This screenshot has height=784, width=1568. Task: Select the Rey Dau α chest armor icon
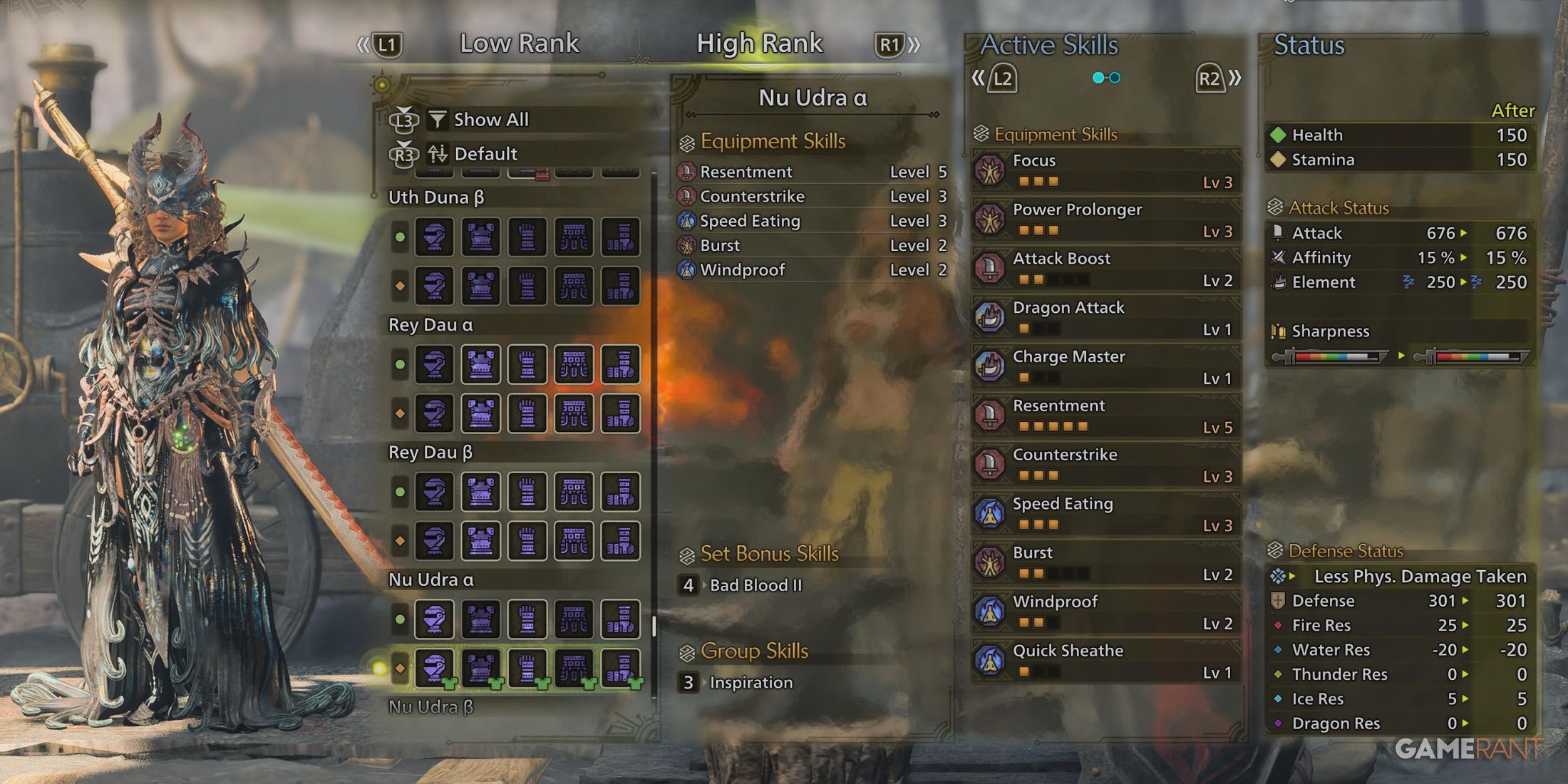[481, 365]
